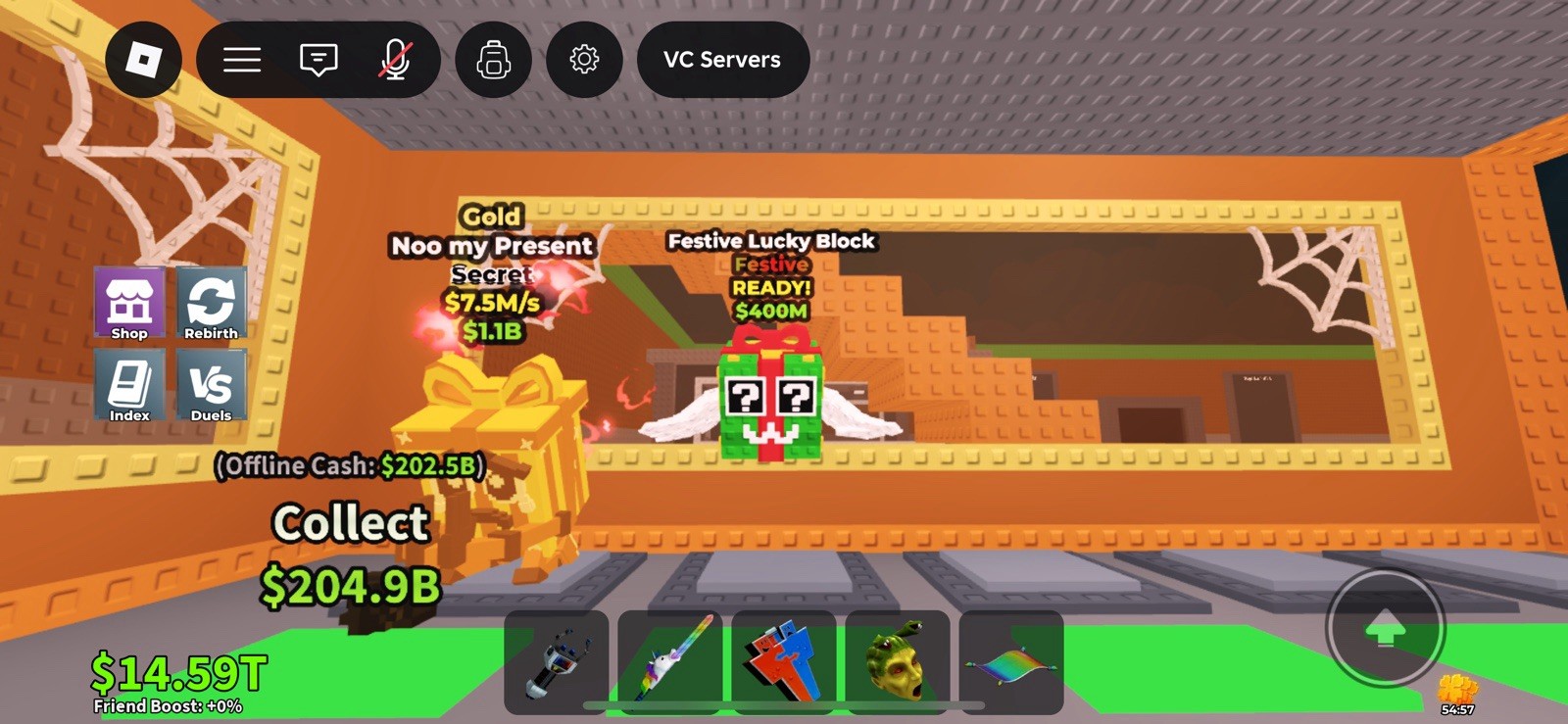Open the Index book
This screenshot has width=1568, height=724.
(x=128, y=386)
